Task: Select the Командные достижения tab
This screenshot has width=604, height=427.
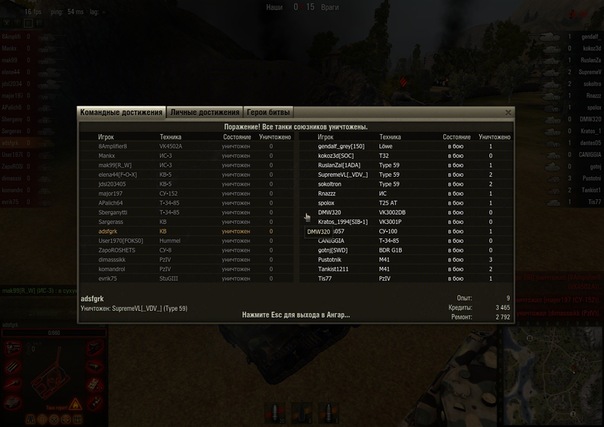Action: (x=121, y=113)
